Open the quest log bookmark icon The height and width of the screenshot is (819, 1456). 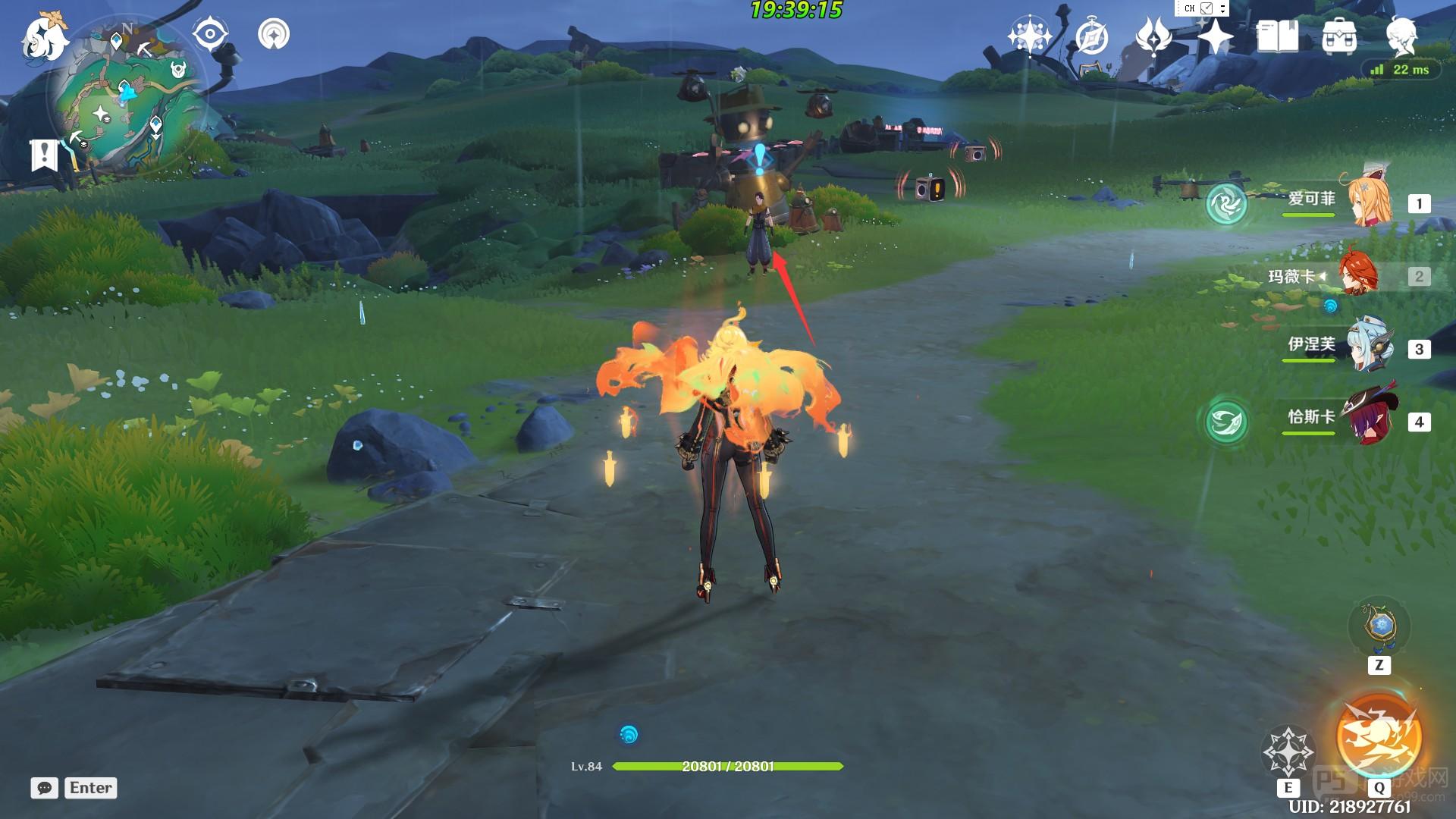[44, 155]
